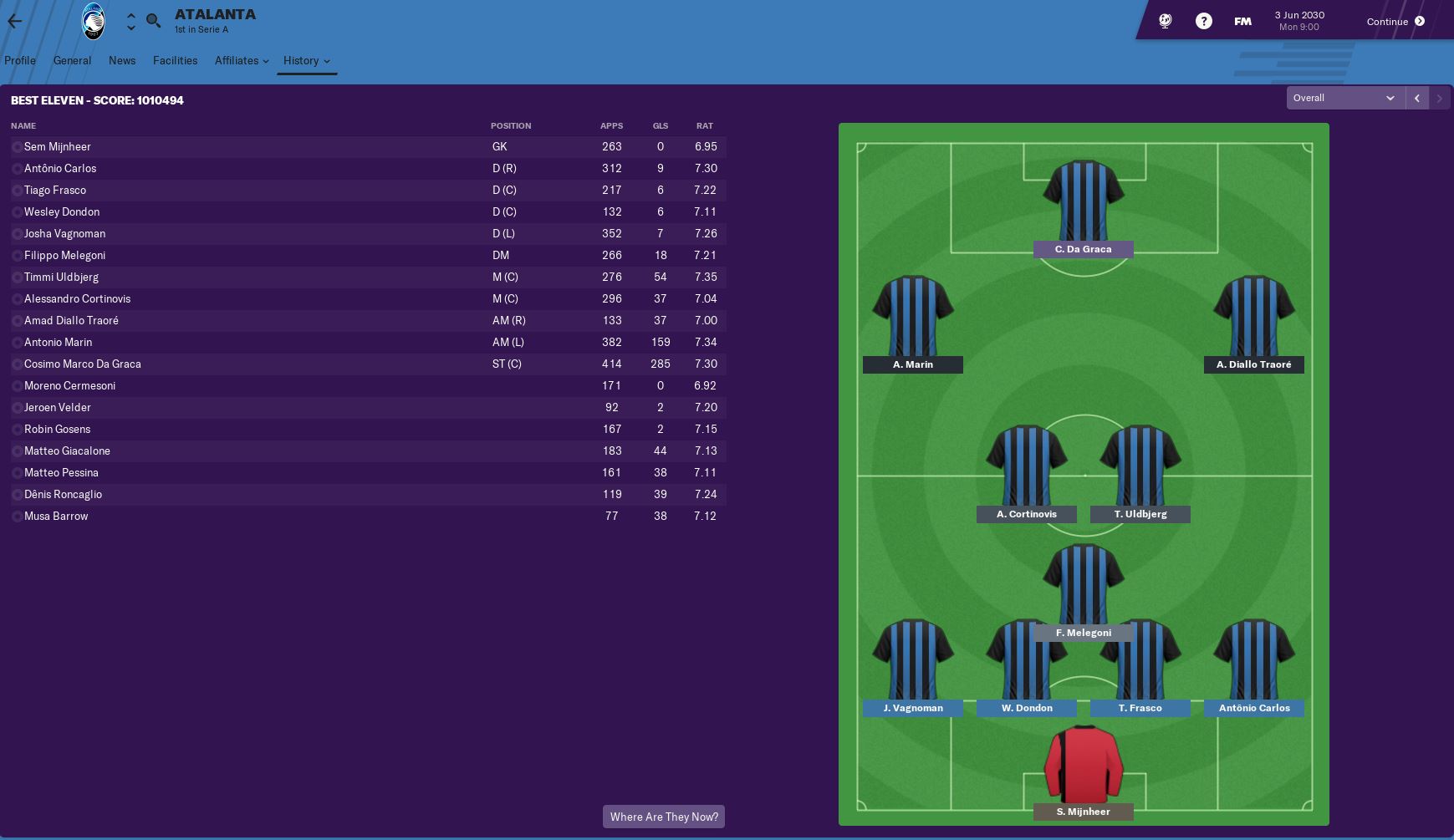Click the Where Are They Now? button
1454x840 pixels.
click(664, 817)
